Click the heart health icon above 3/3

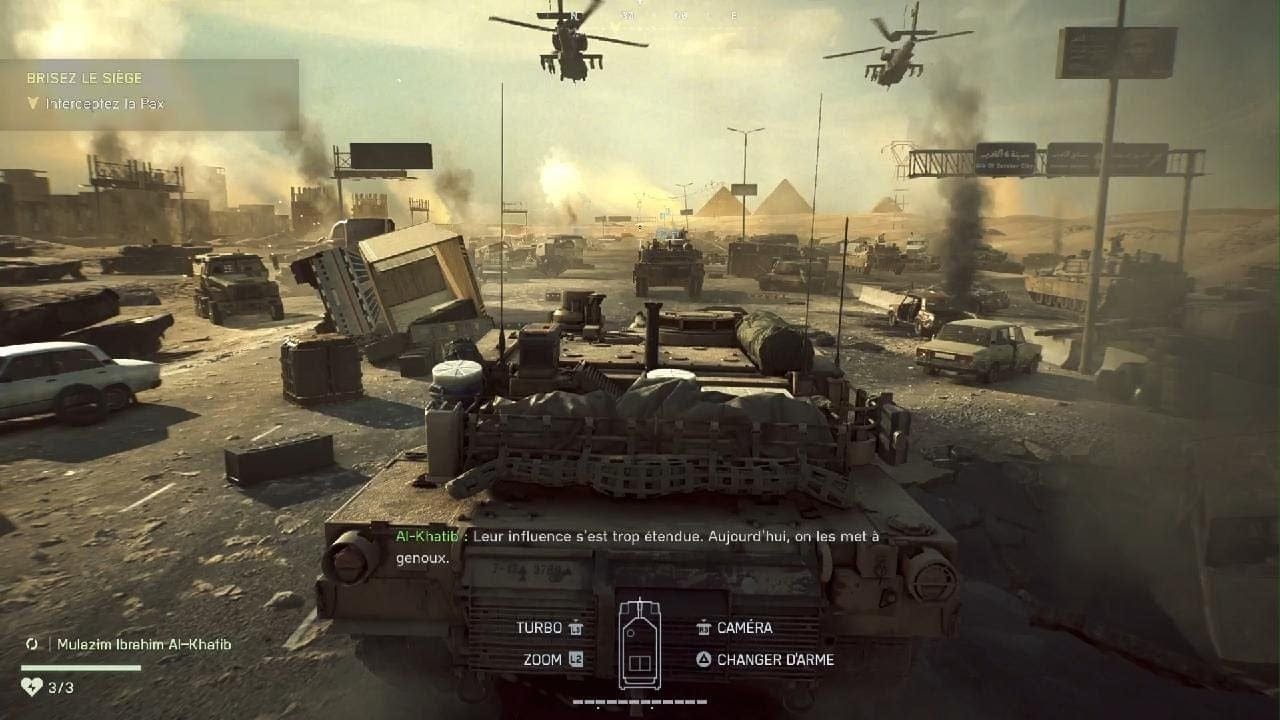point(32,688)
